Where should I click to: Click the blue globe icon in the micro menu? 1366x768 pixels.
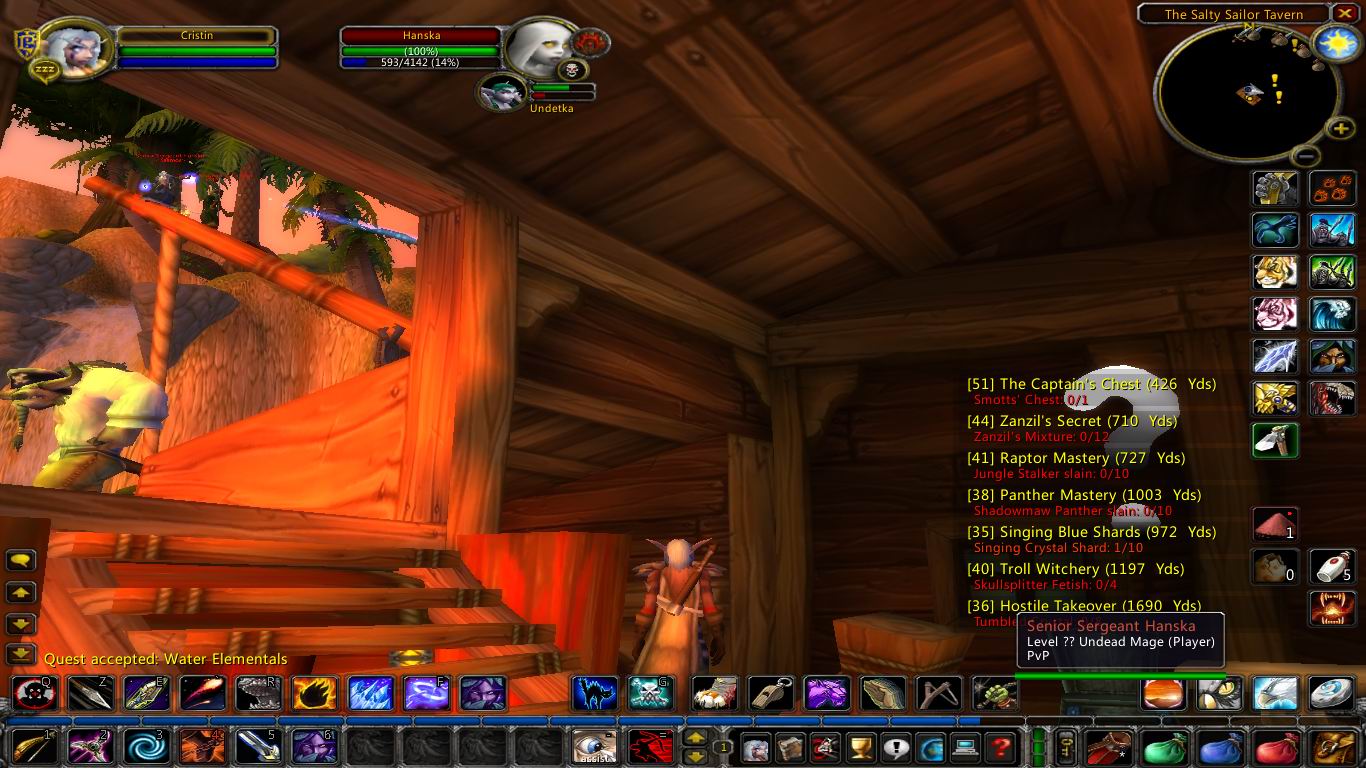pyautogui.click(x=930, y=748)
